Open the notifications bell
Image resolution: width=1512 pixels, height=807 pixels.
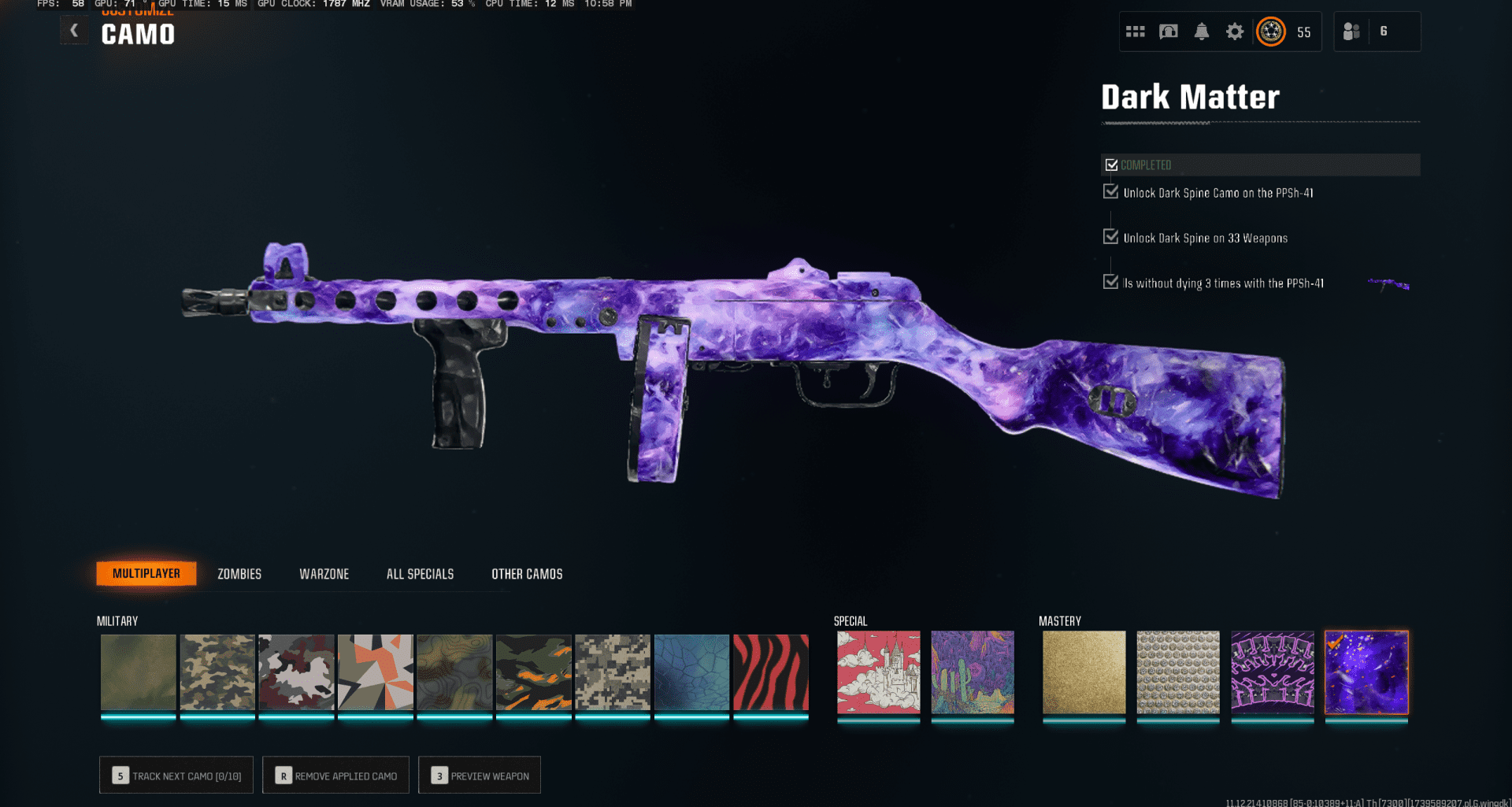pyautogui.click(x=1201, y=31)
